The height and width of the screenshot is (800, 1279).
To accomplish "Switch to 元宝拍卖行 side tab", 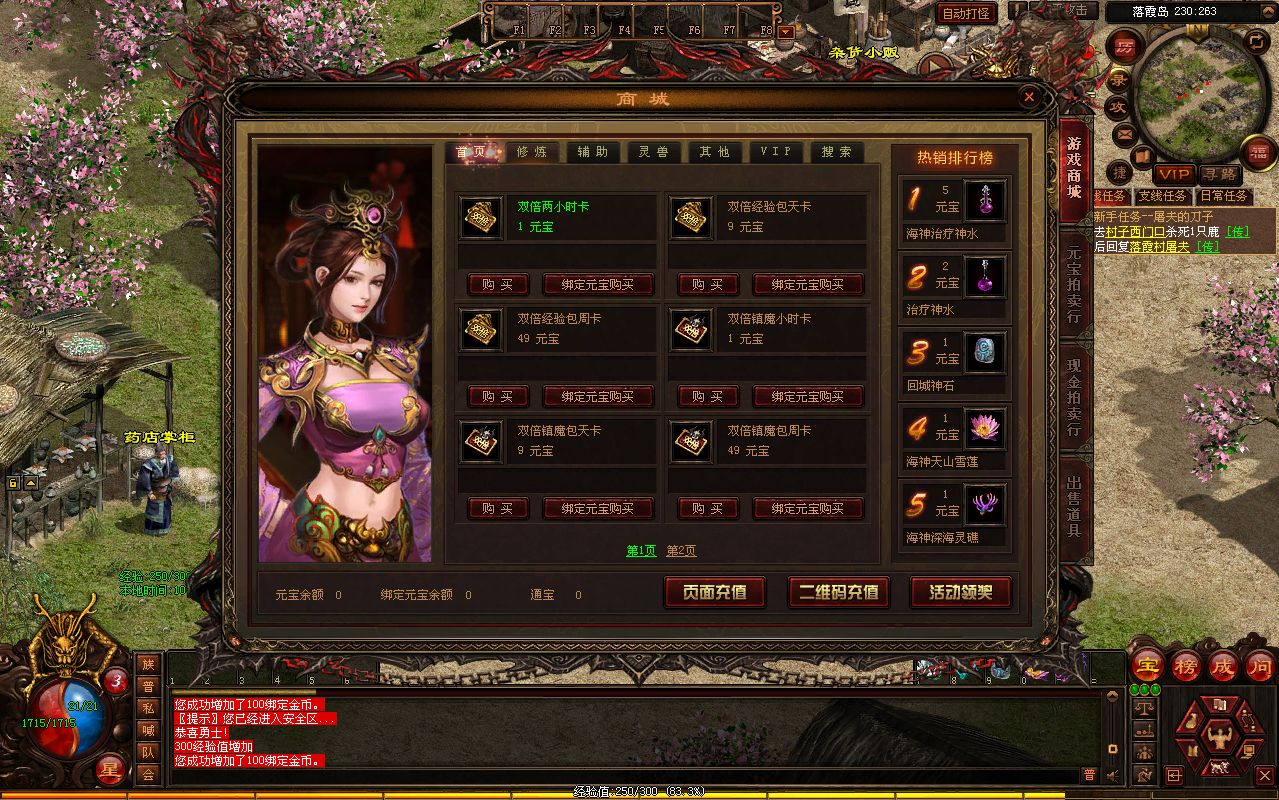I will click(1074, 285).
